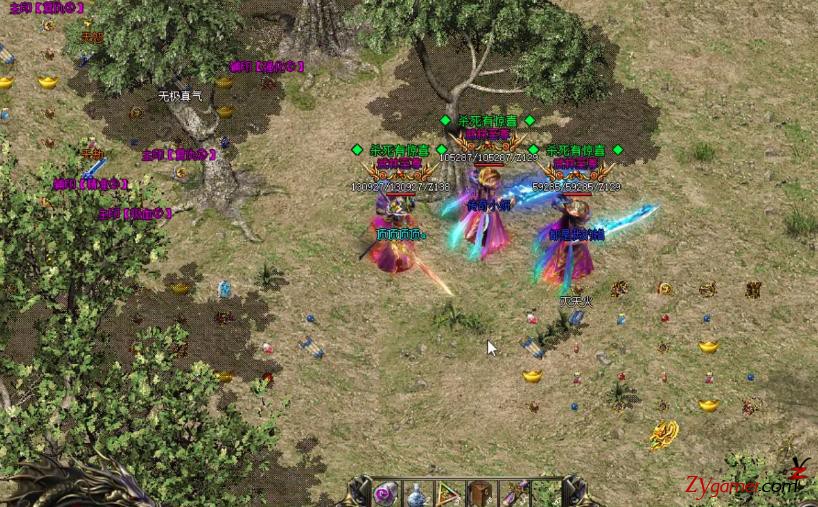Activate the triangular talisman hotbar item
The height and width of the screenshot is (507, 818).
[x=450, y=493]
